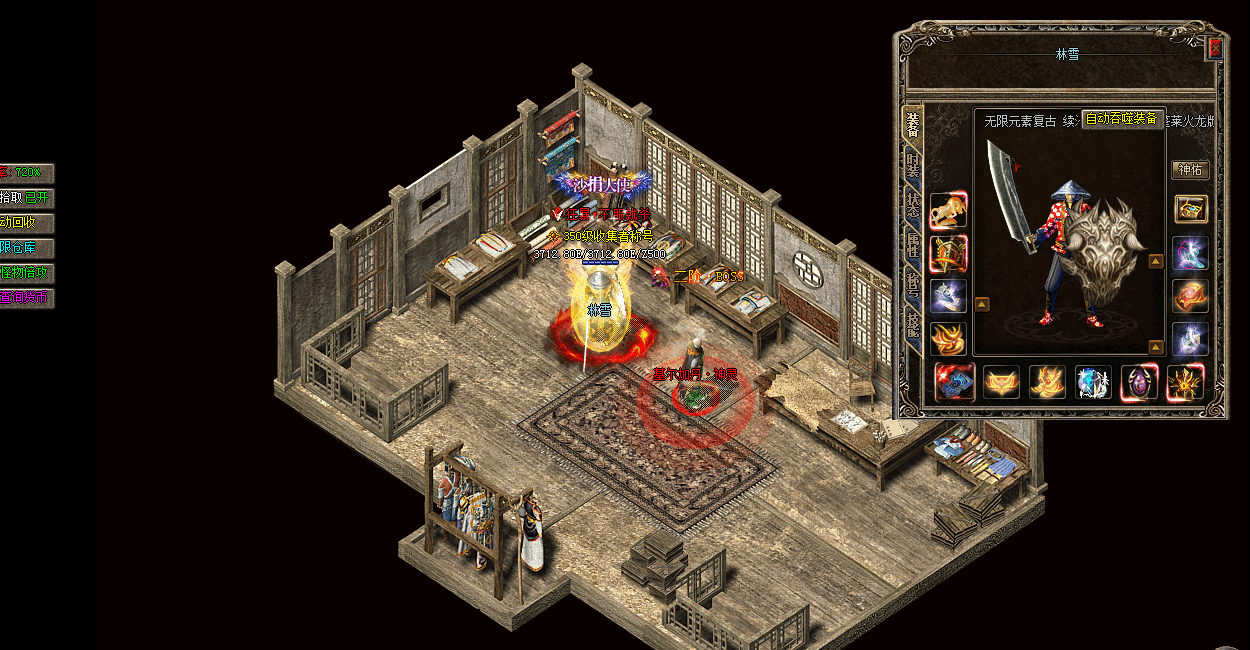Viewport: 1250px width, 650px height.
Task: Switch to the 时装 tab
Action: coord(913,165)
